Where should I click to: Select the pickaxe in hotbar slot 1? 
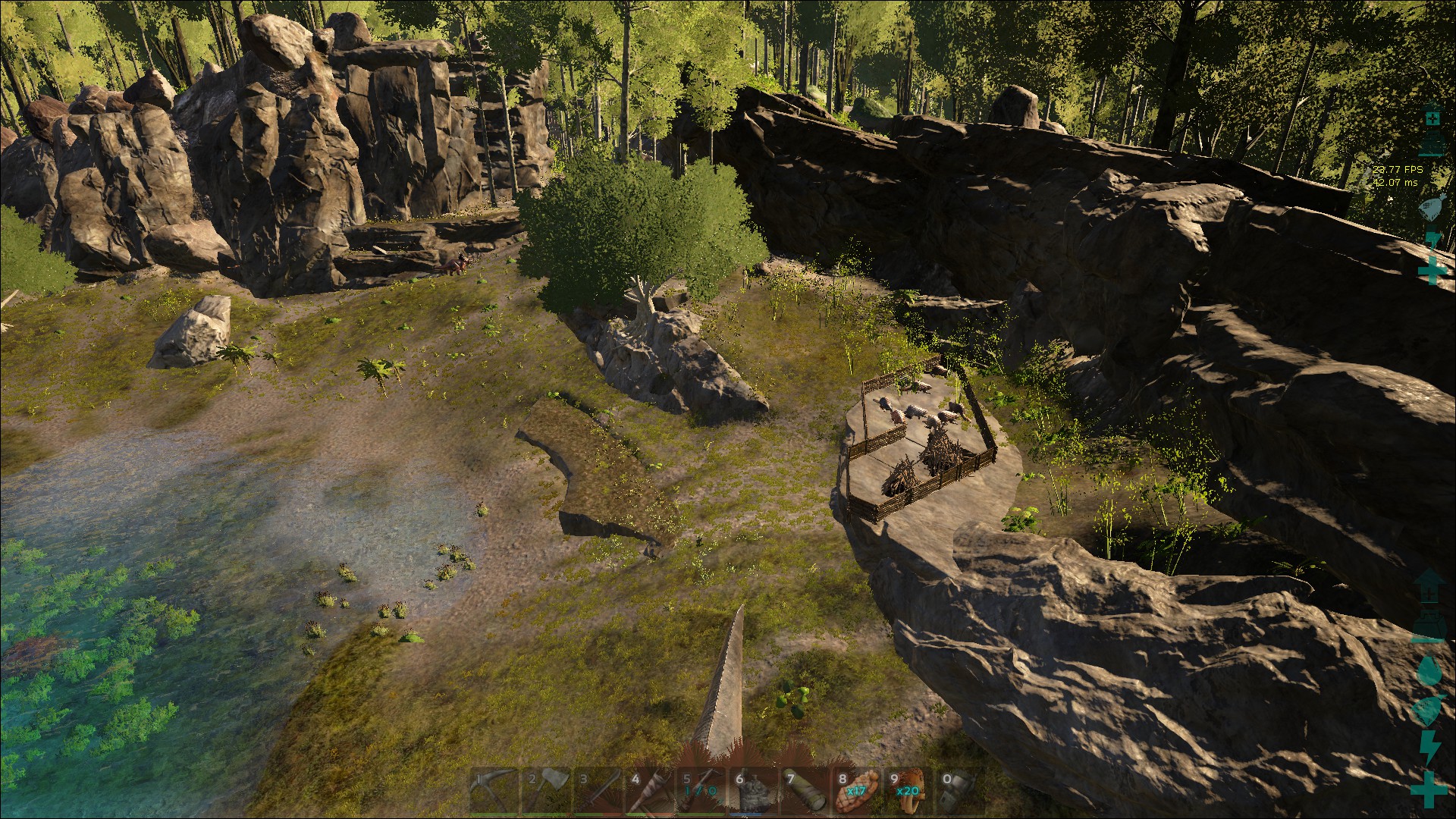pyautogui.click(x=494, y=791)
